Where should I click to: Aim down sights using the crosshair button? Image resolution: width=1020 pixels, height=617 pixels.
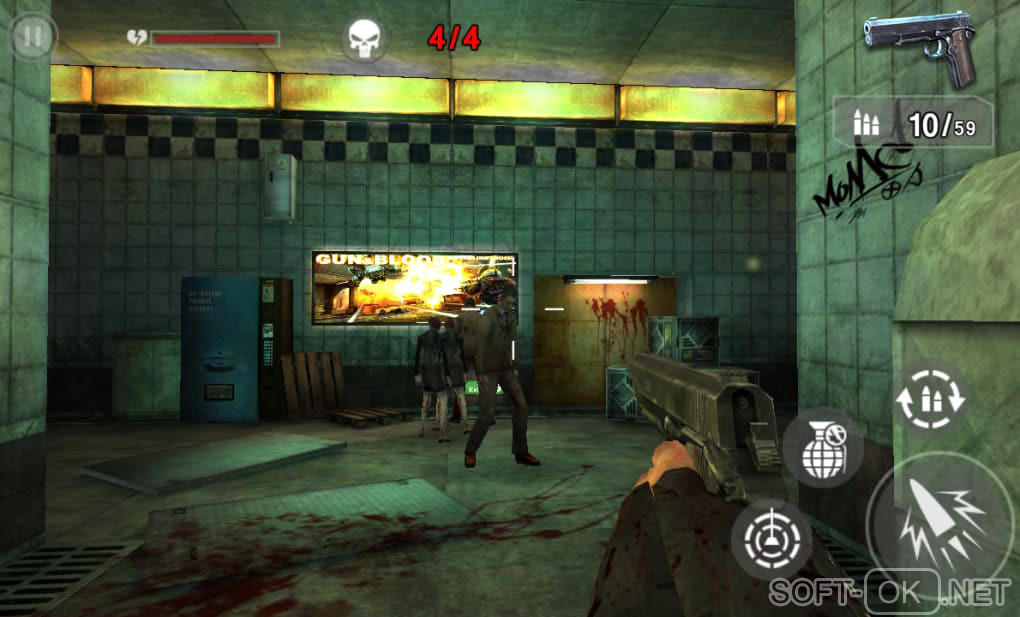pos(771,540)
